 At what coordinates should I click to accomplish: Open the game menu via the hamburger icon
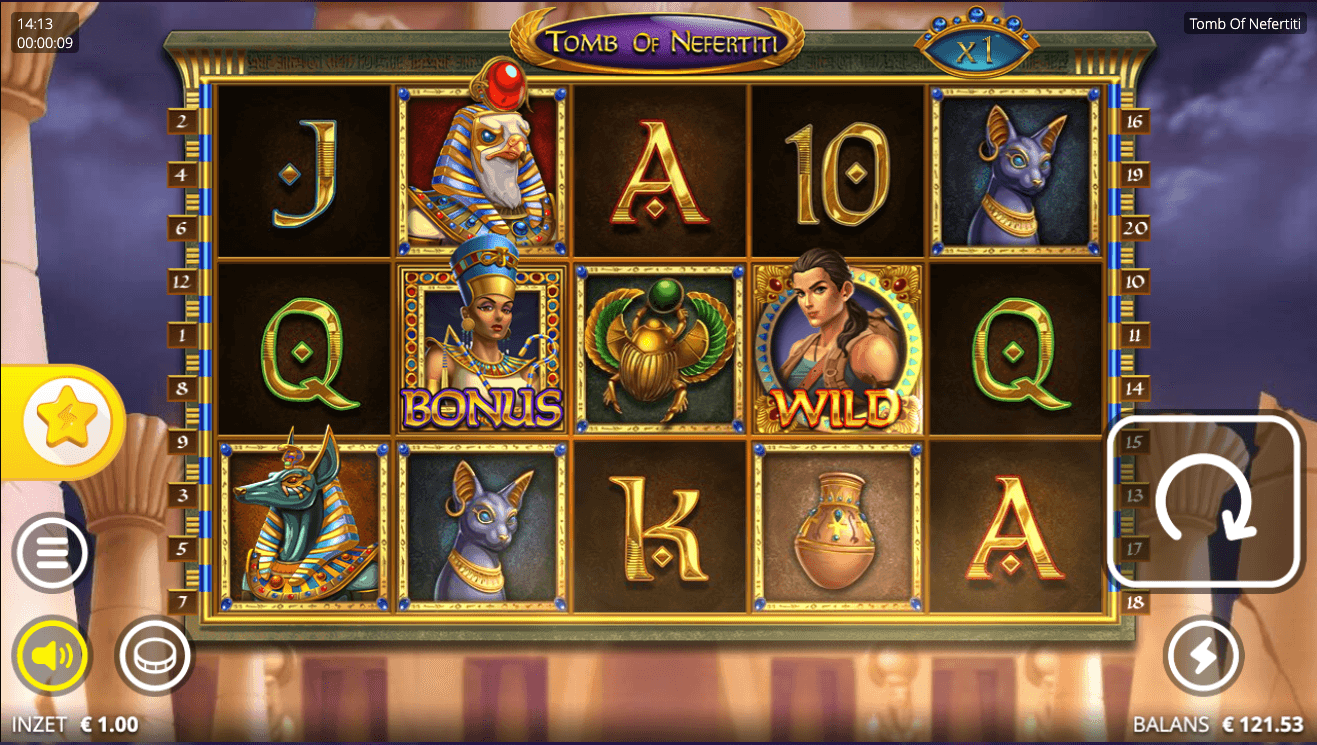point(52,554)
